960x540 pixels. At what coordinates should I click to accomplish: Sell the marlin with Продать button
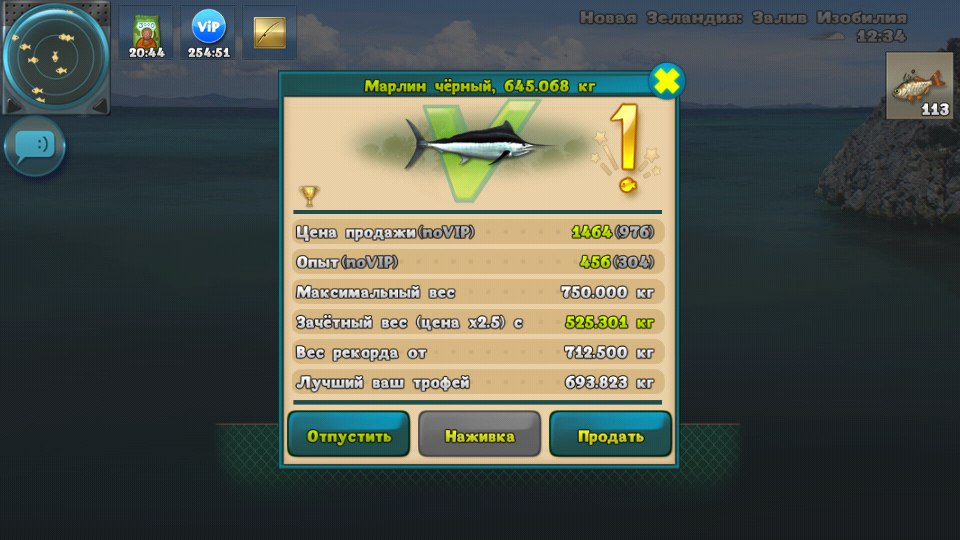[610, 436]
